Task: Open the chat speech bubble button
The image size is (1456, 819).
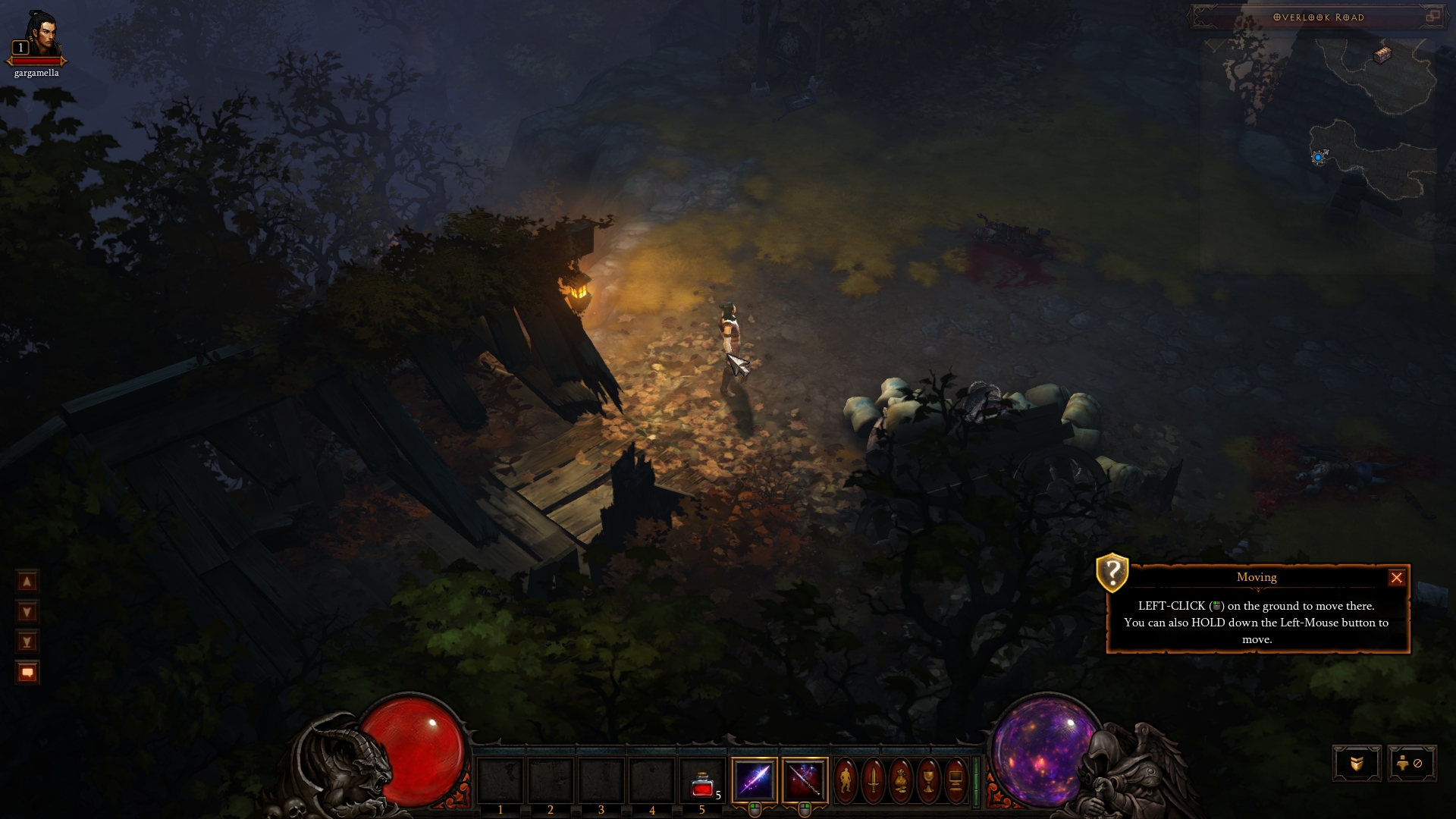Action: coord(27,673)
